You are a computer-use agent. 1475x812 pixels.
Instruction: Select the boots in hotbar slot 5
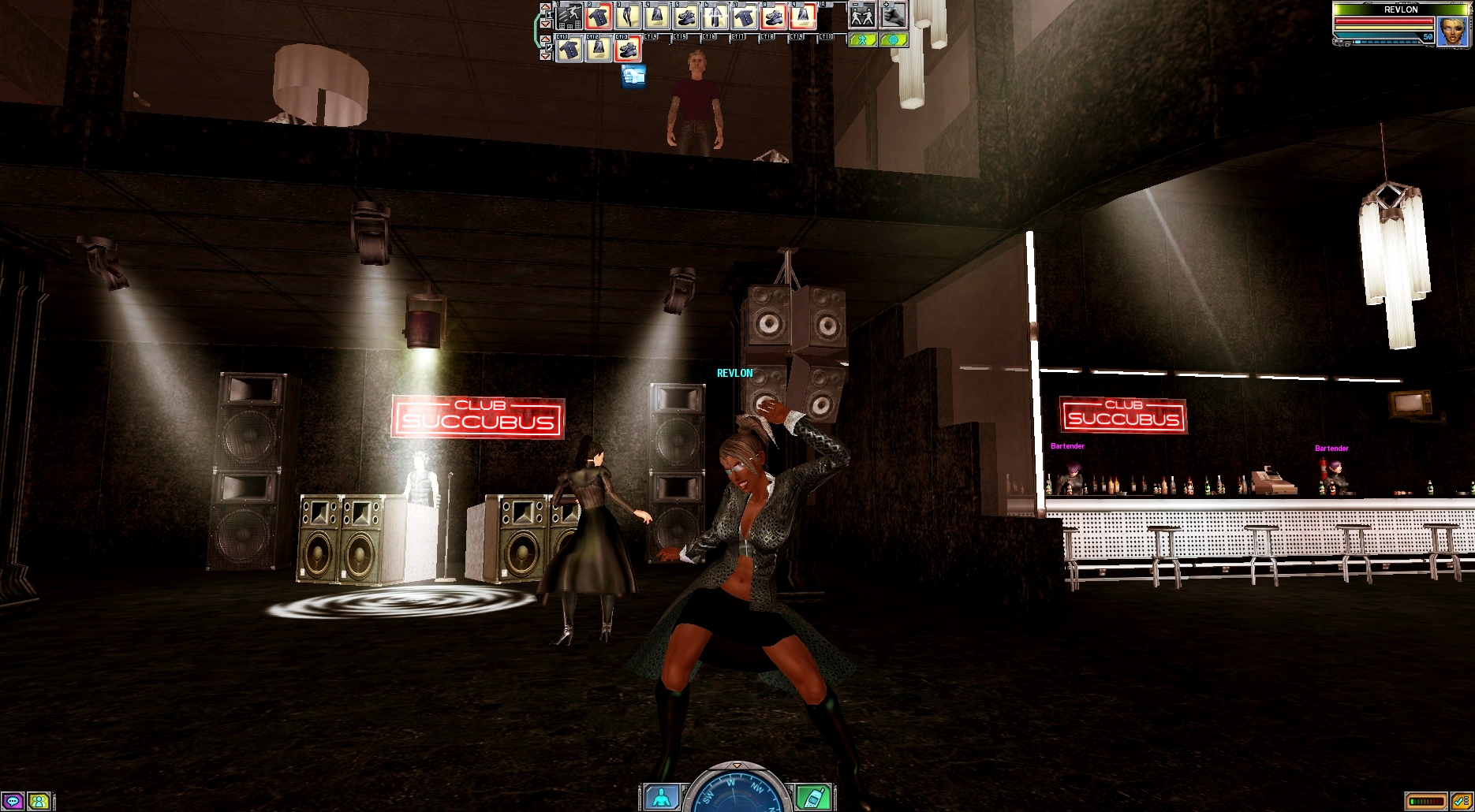(686, 16)
